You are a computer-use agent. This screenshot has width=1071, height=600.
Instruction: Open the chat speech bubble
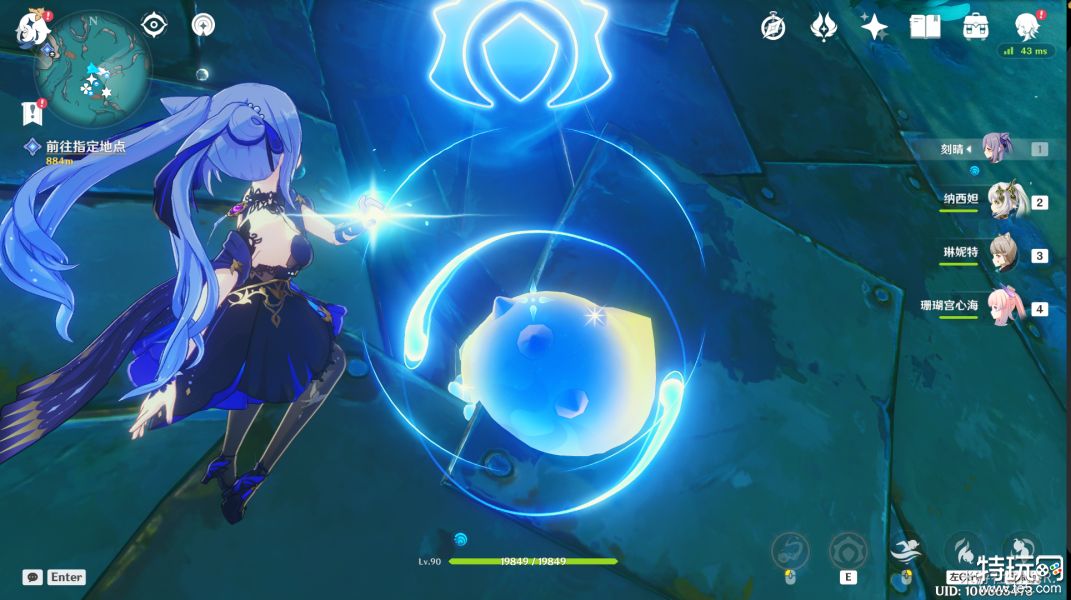click(33, 577)
